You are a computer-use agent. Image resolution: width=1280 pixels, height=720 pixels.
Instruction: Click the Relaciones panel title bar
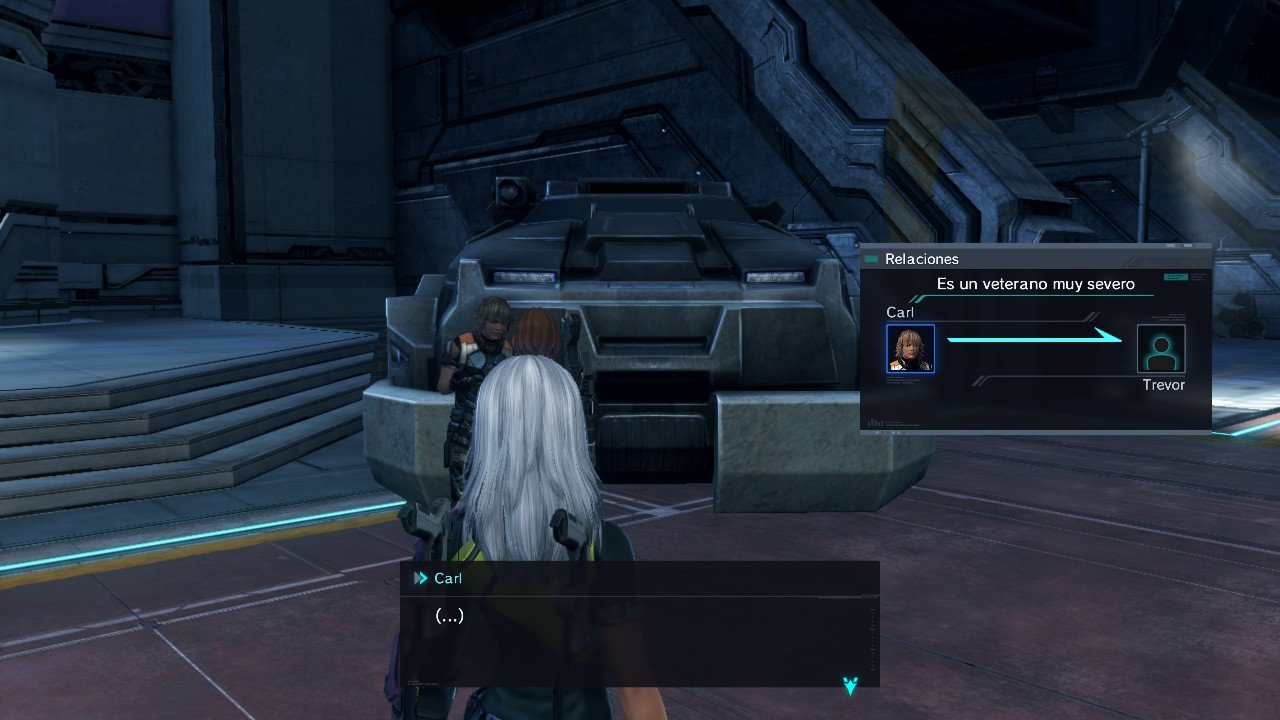pos(922,258)
